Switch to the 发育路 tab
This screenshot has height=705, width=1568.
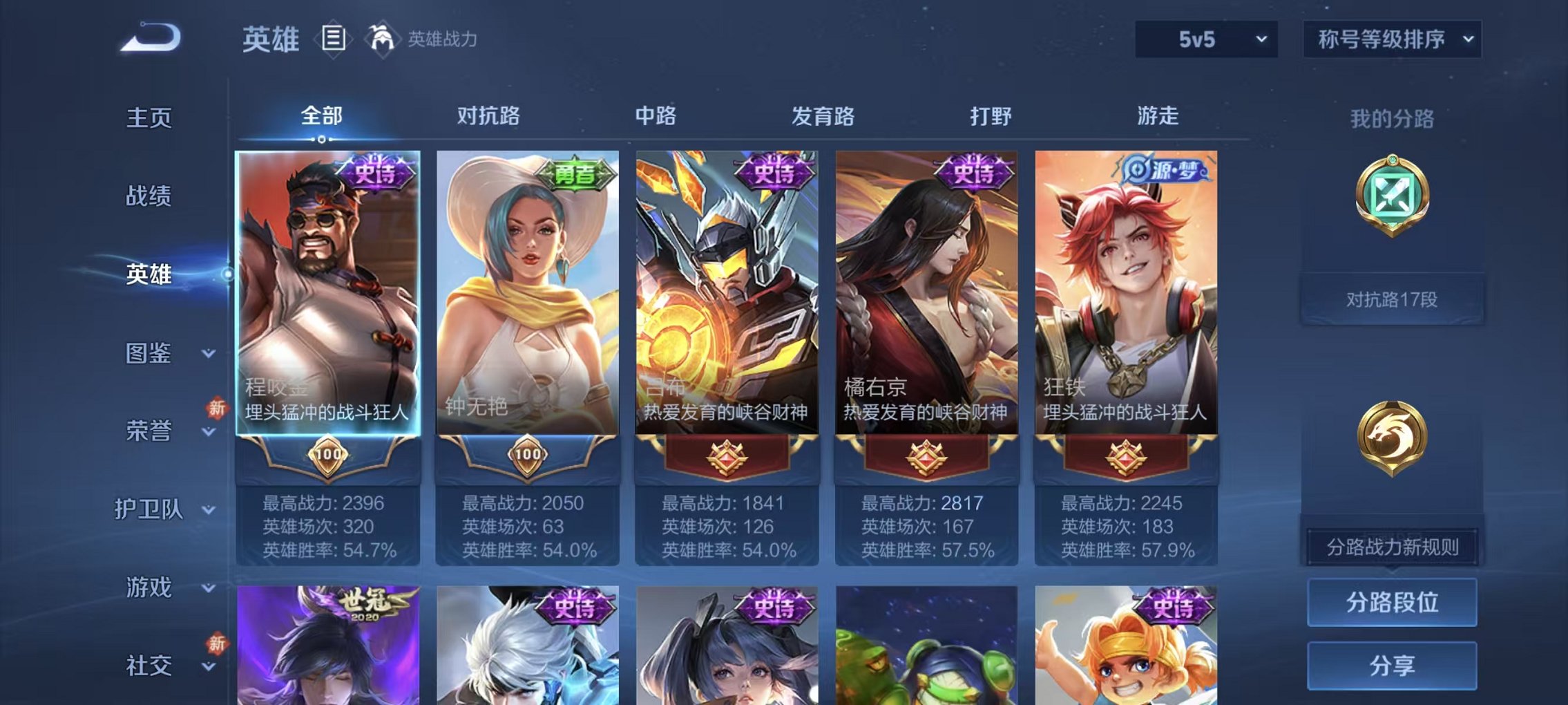click(x=823, y=117)
